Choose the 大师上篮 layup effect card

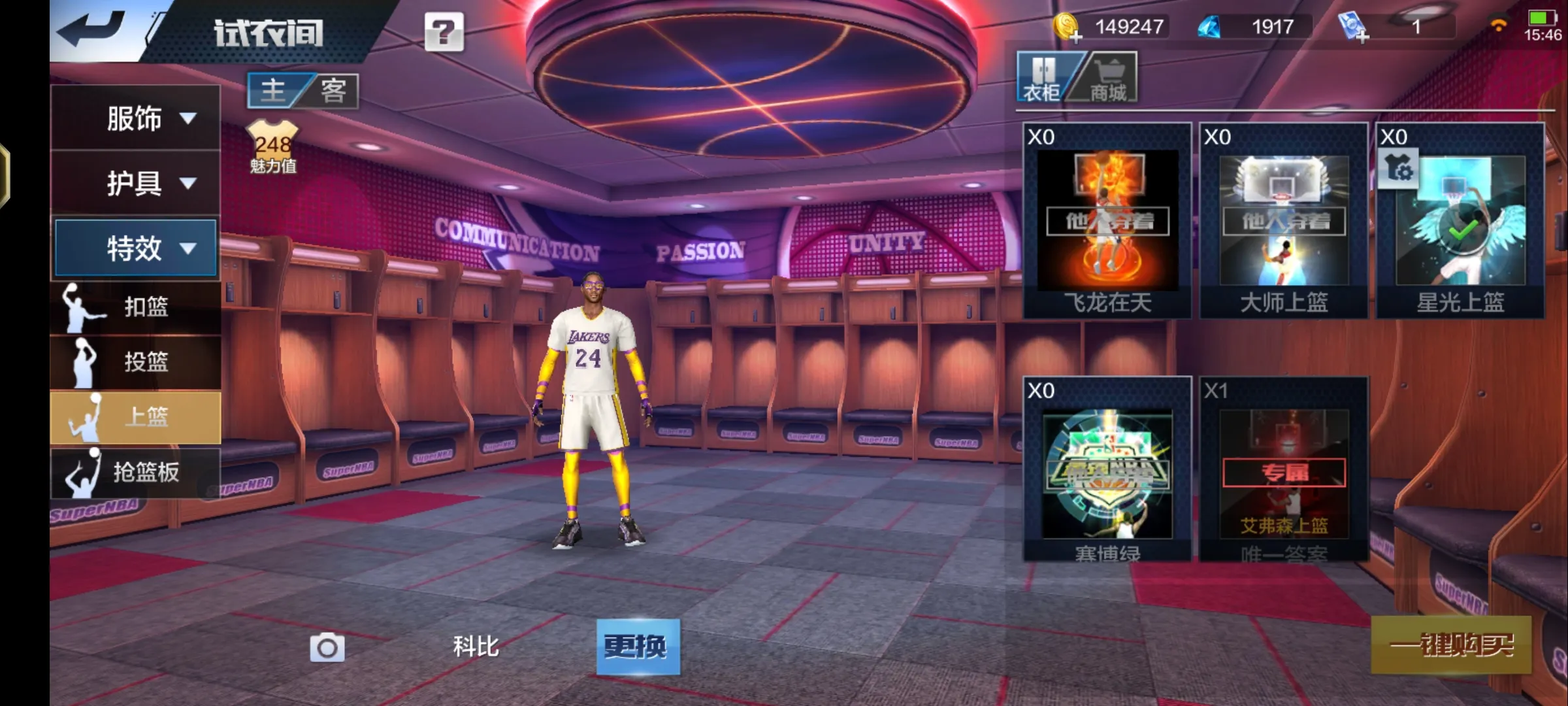[x=1284, y=221]
